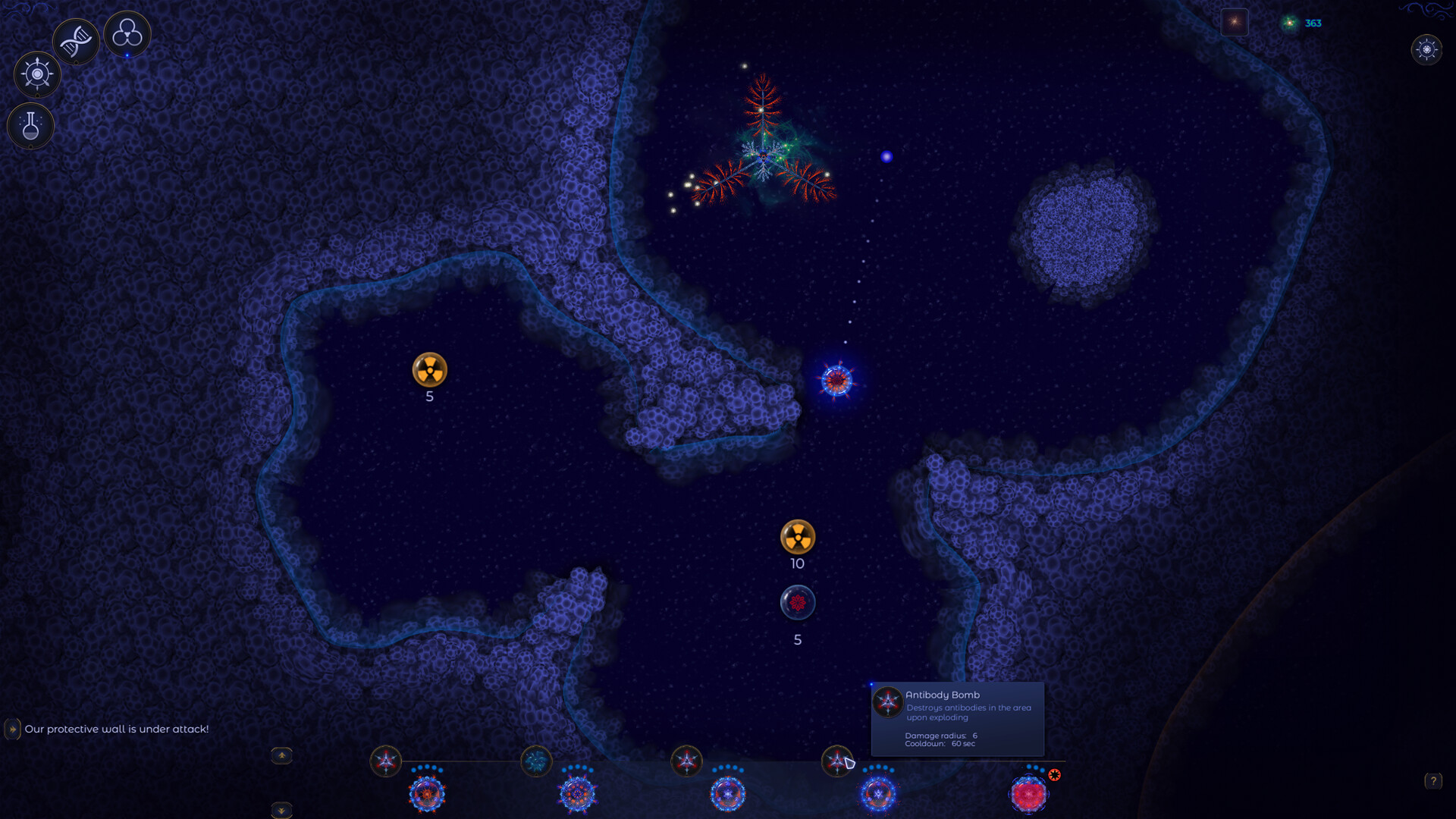Click the down arrow below the ability bar

[281, 810]
